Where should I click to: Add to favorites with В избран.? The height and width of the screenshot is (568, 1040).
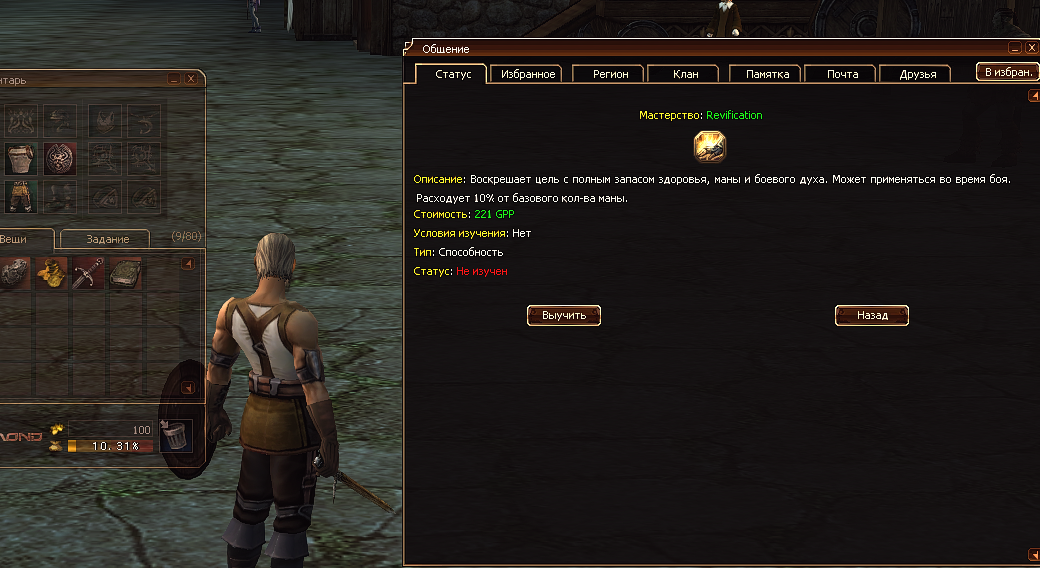[x=1007, y=72]
